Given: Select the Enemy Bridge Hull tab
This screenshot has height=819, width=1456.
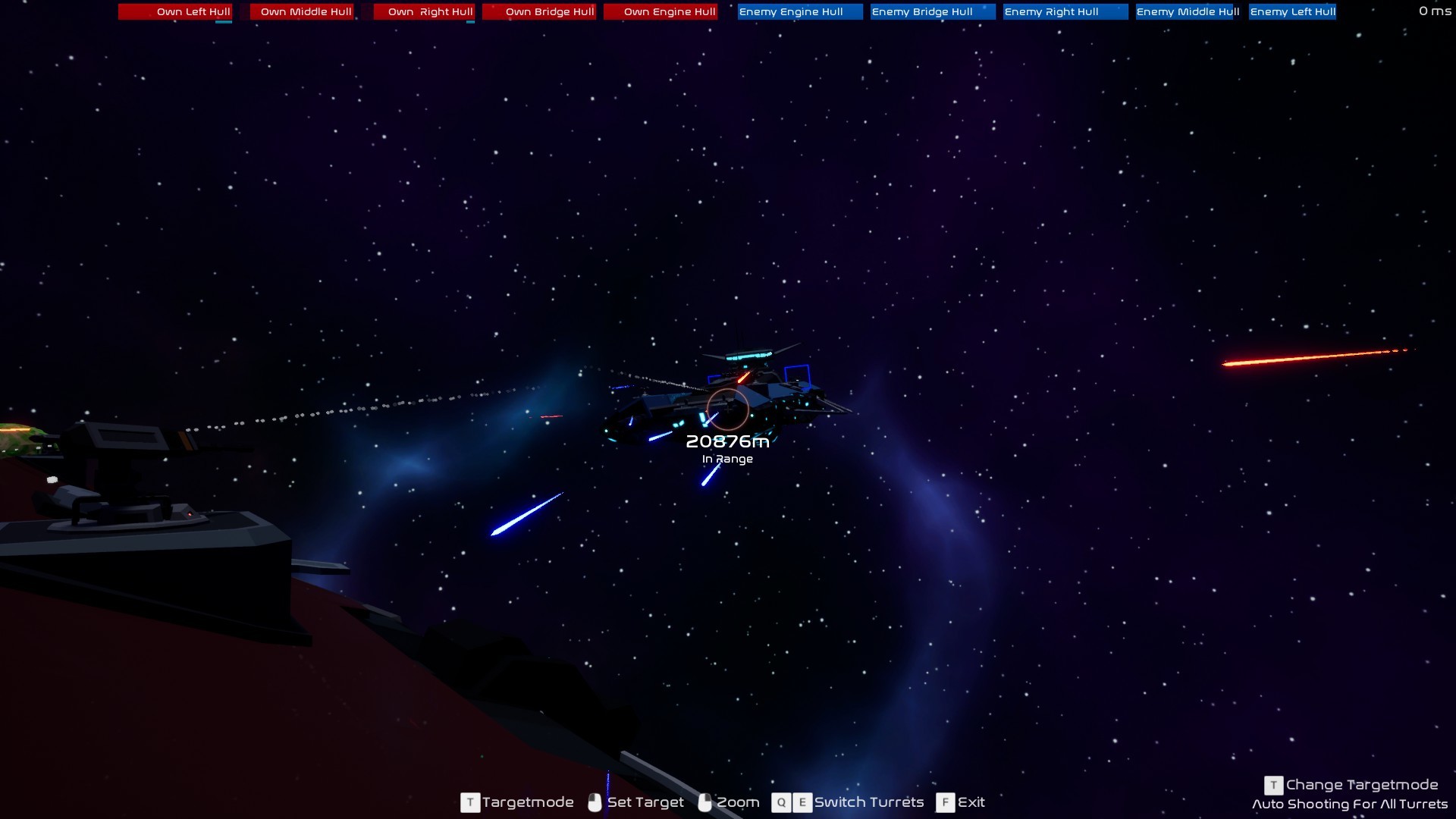Looking at the screenshot, I should [931, 12].
